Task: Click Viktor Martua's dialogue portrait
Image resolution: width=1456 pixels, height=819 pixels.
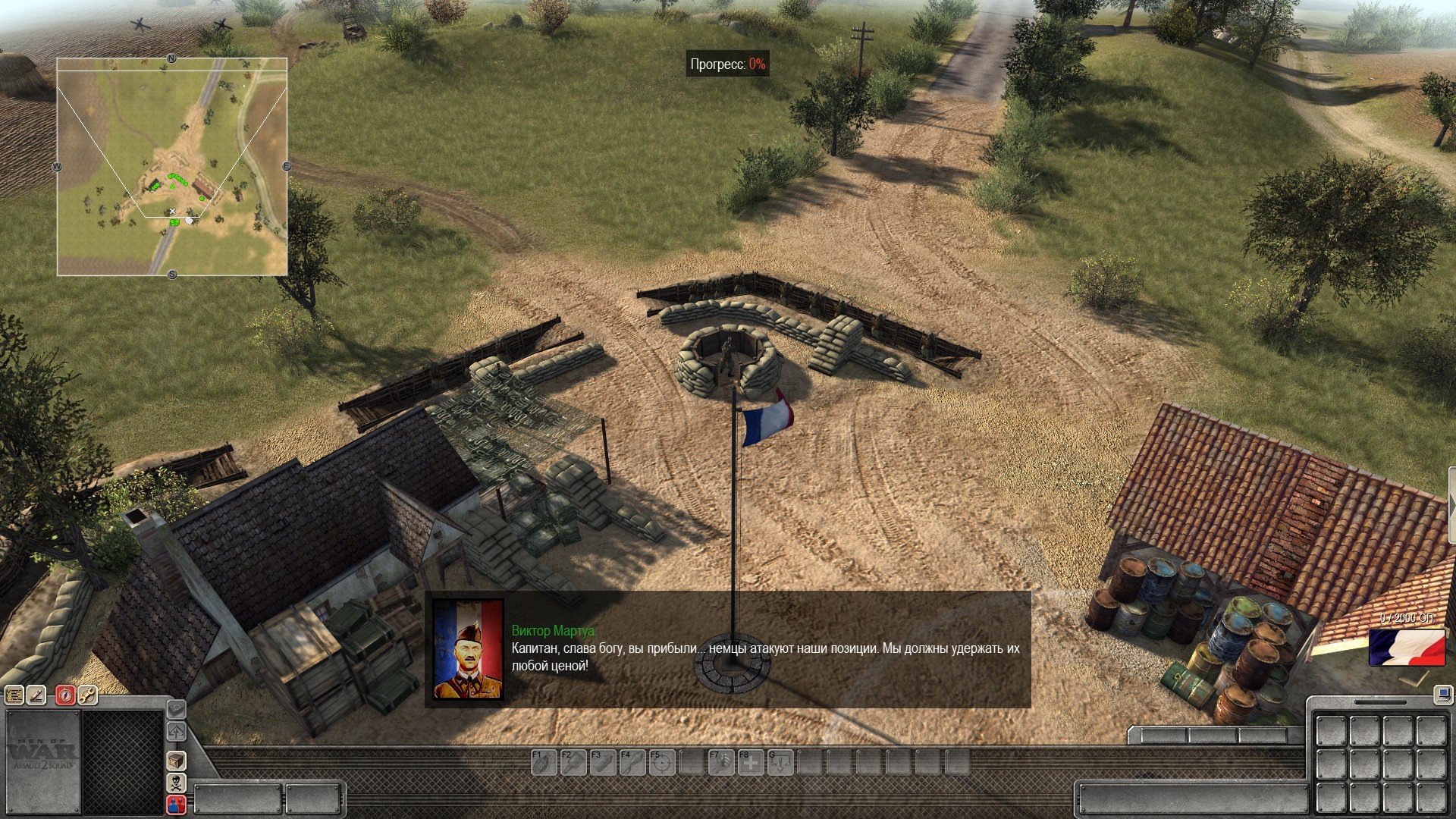Action: [468, 649]
